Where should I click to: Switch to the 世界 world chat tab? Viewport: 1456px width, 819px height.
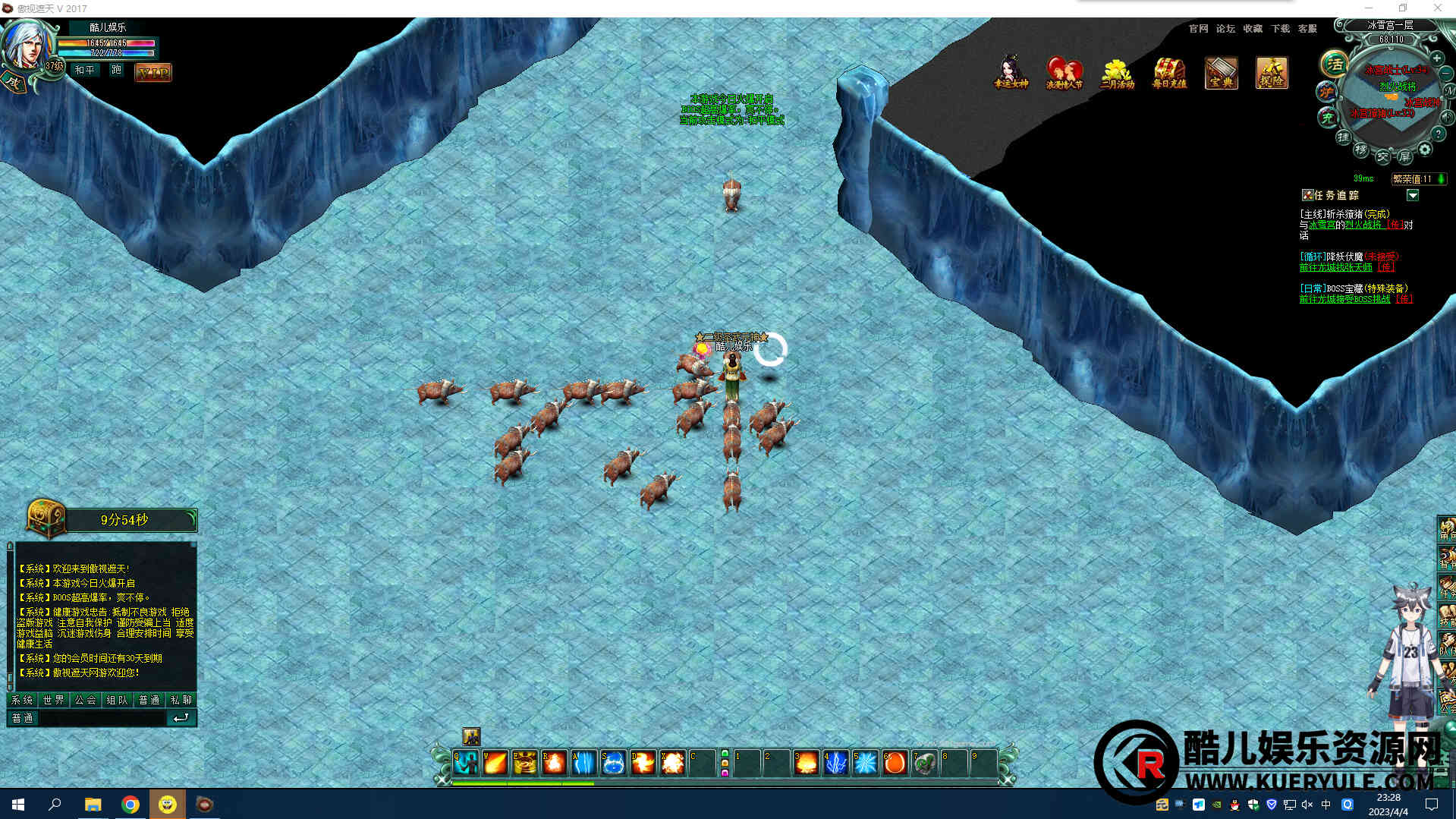click(x=54, y=700)
